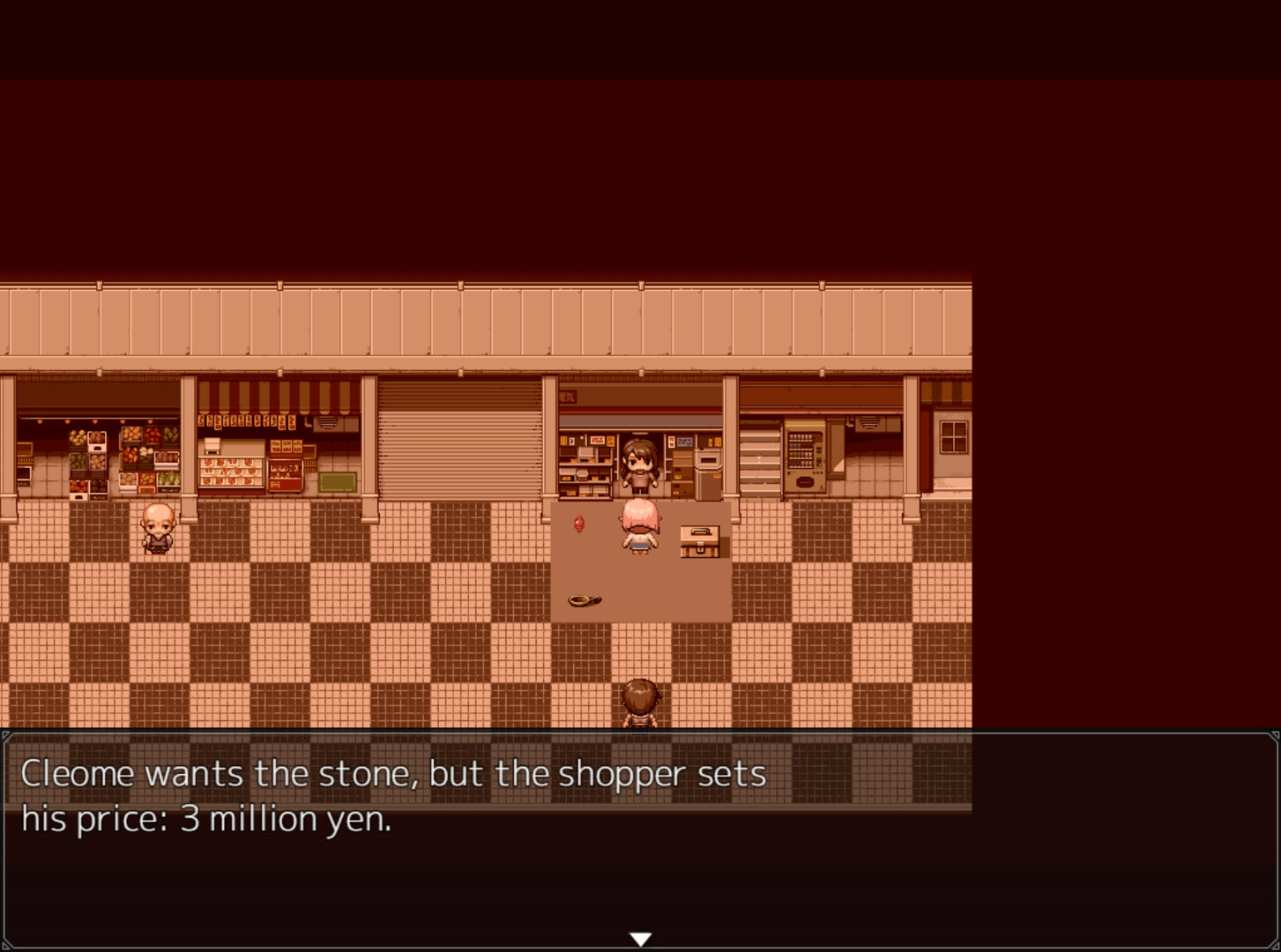Click the red gemstone on the shop counter
The width and height of the screenshot is (1281, 952).
tap(578, 523)
